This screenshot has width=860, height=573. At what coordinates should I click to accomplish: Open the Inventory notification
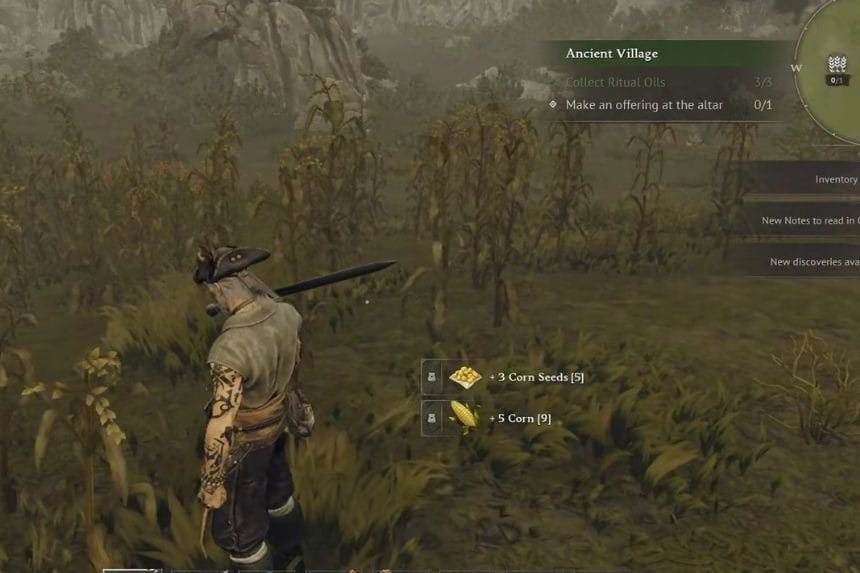click(x=835, y=180)
